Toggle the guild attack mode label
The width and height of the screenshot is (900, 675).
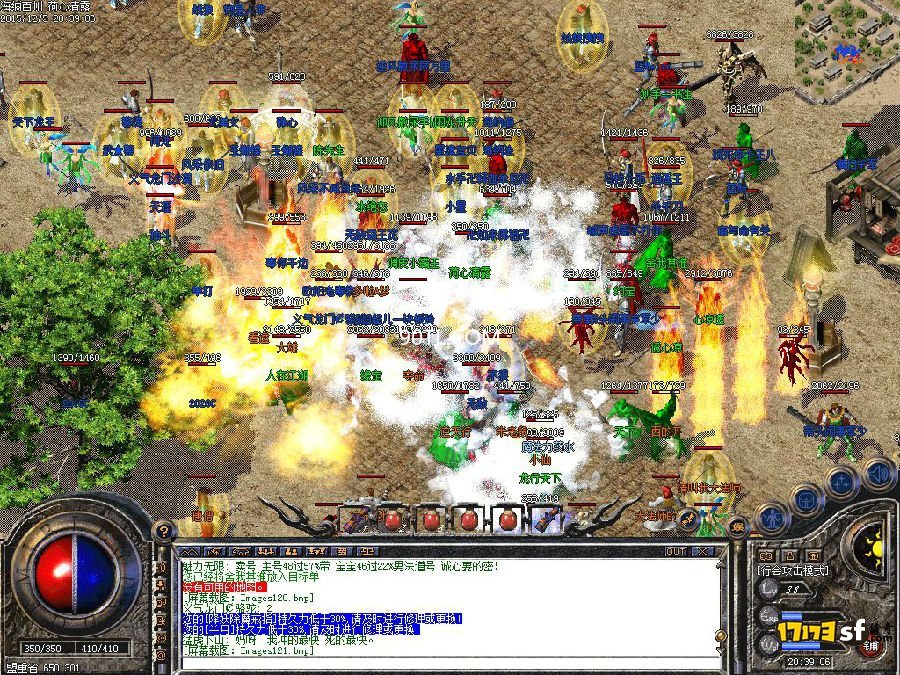[x=794, y=571]
